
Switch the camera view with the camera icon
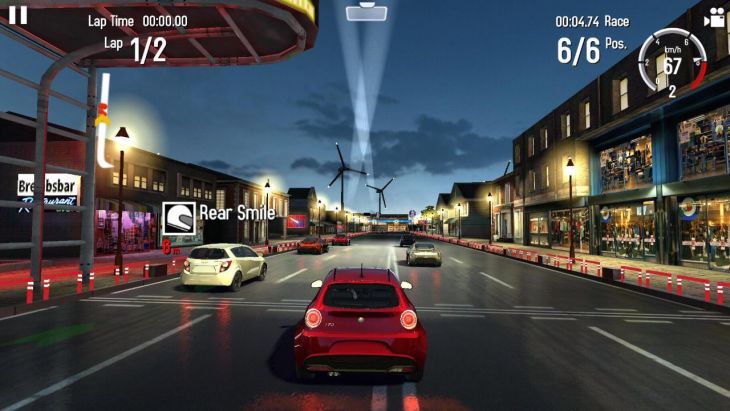point(714,17)
